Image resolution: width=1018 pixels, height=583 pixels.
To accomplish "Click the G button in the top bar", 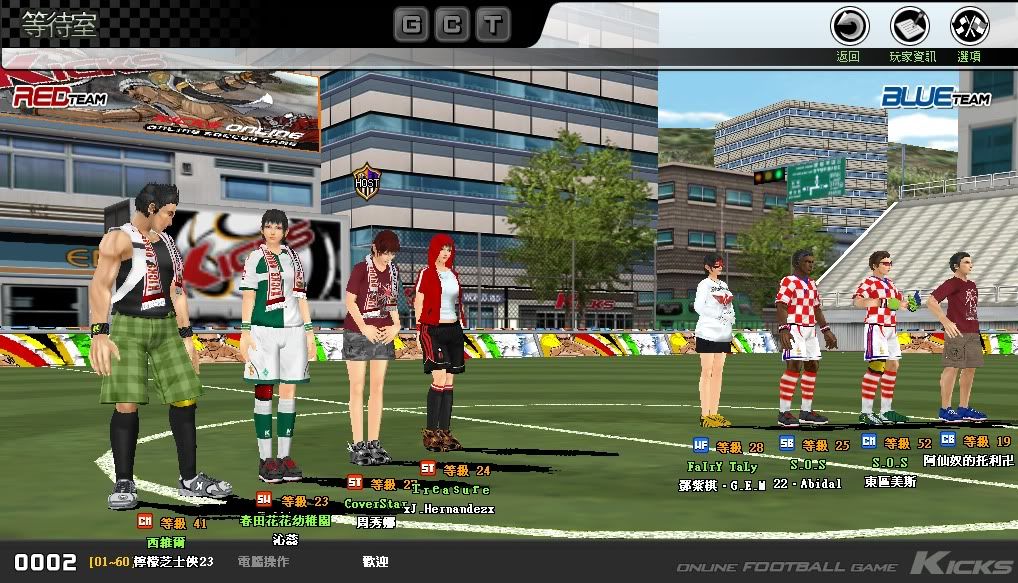I will point(411,24).
